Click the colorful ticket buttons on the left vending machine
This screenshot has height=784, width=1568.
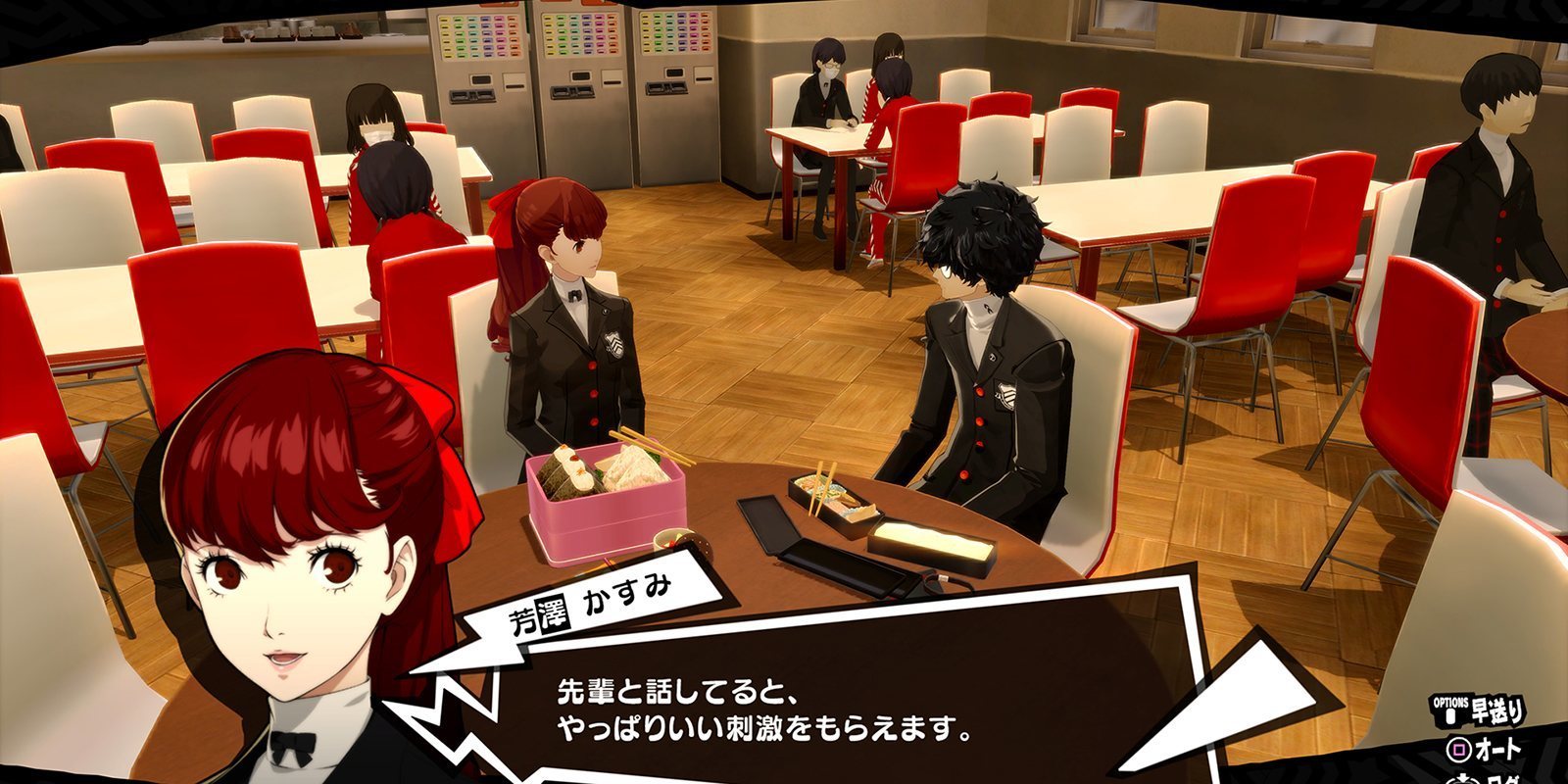pyautogui.click(x=480, y=35)
